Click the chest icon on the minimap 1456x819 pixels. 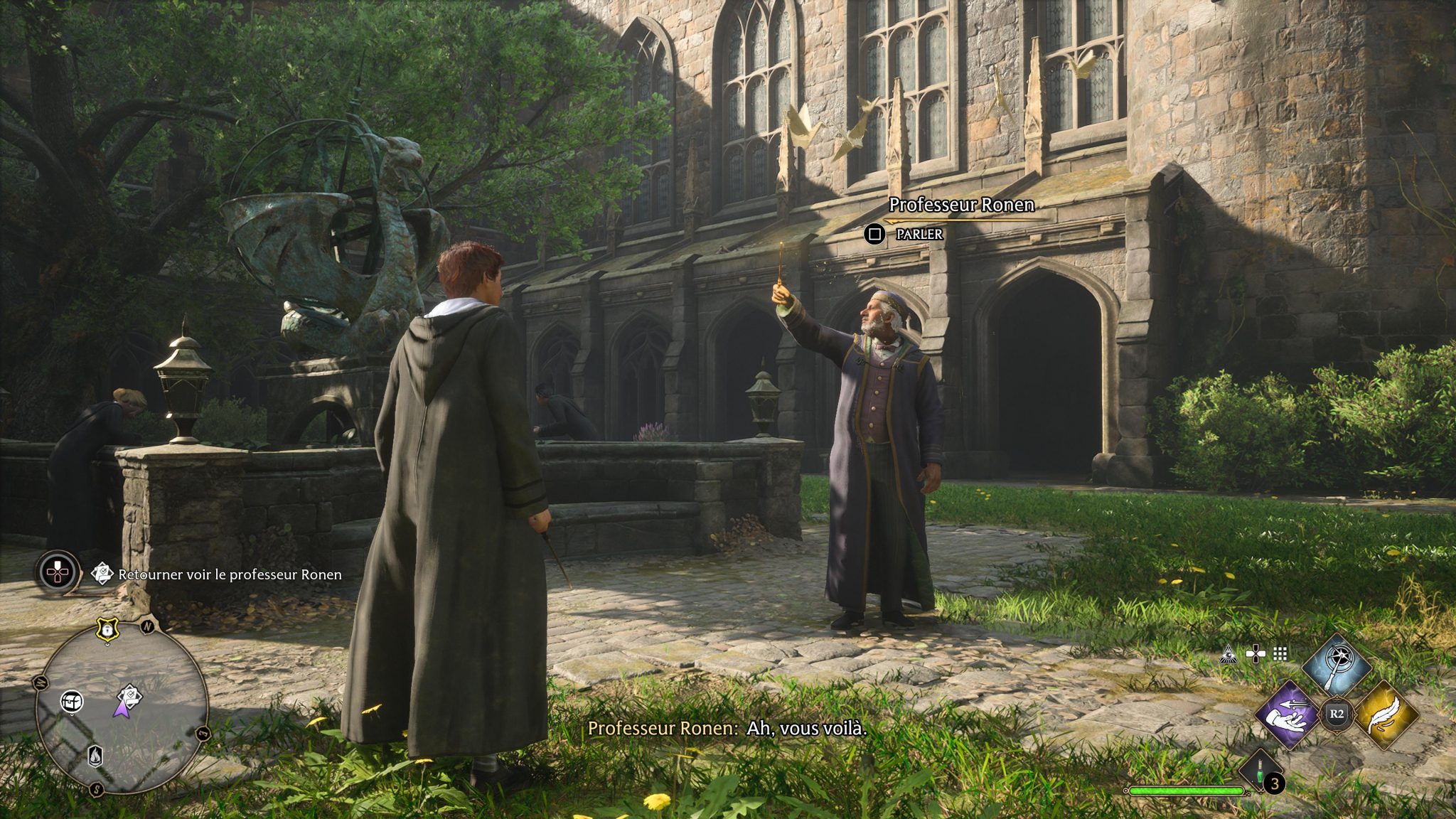point(71,702)
